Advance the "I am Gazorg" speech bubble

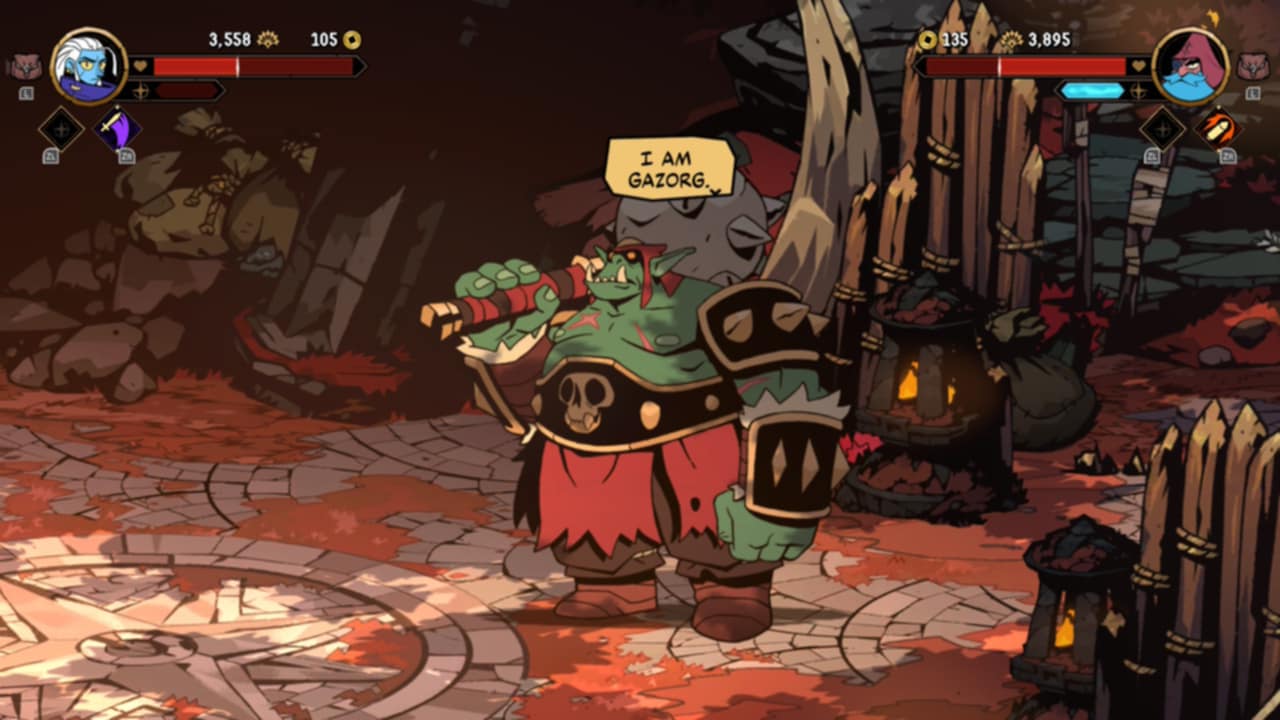coord(669,168)
